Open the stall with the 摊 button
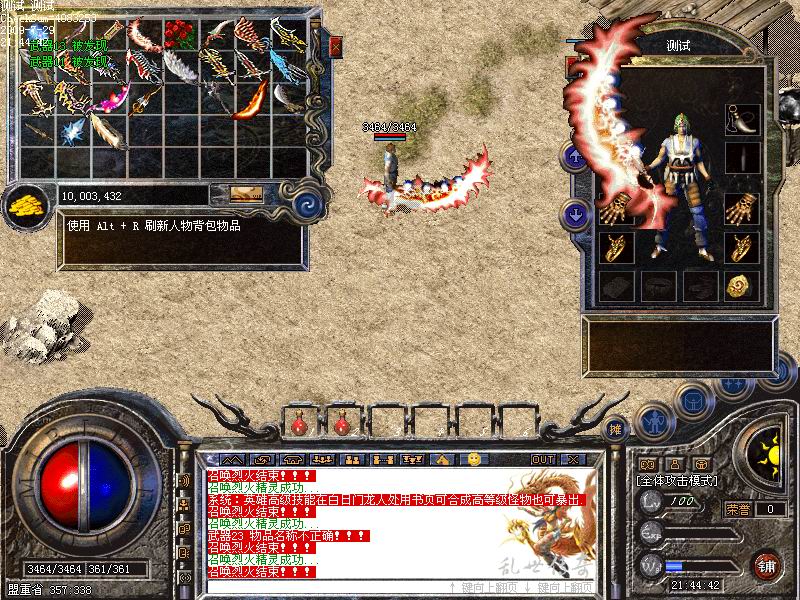Viewport: 800px width, 600px height. (617, 428)
